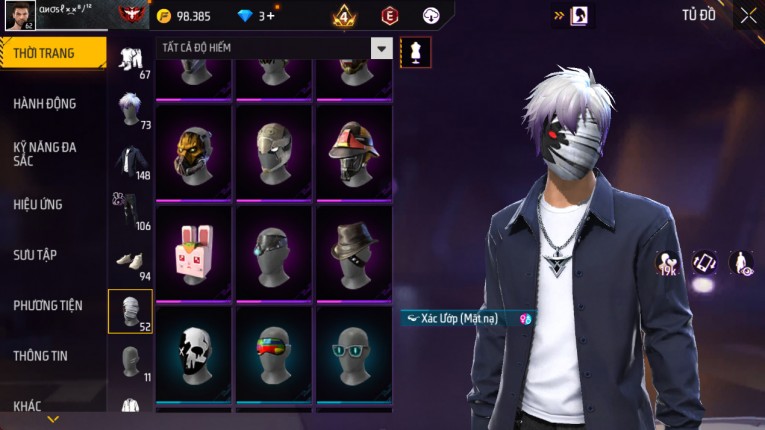Close the vault with the X button
The width and height of the screenshot is (765, 430).
(748, 15)
